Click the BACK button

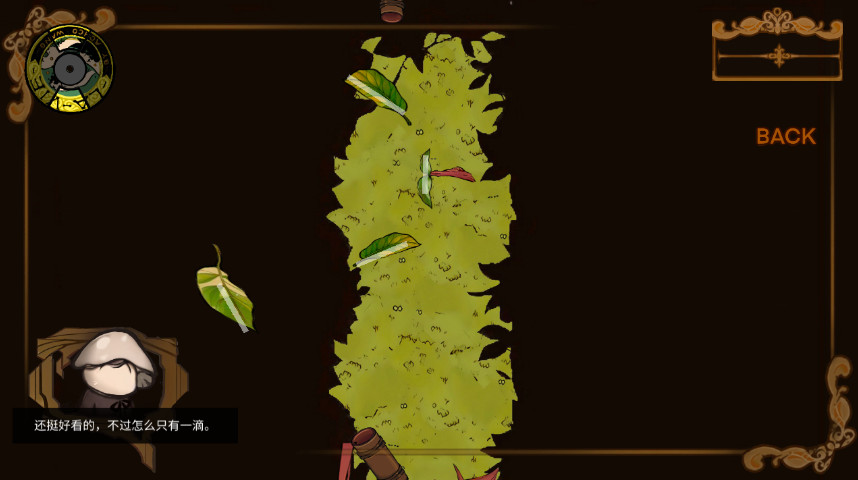click(785, 137)
